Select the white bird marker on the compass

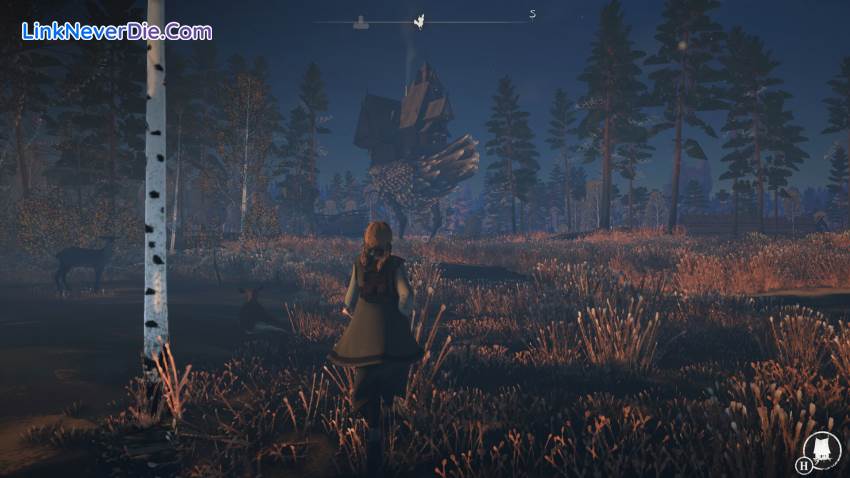[x=420, y=20]
